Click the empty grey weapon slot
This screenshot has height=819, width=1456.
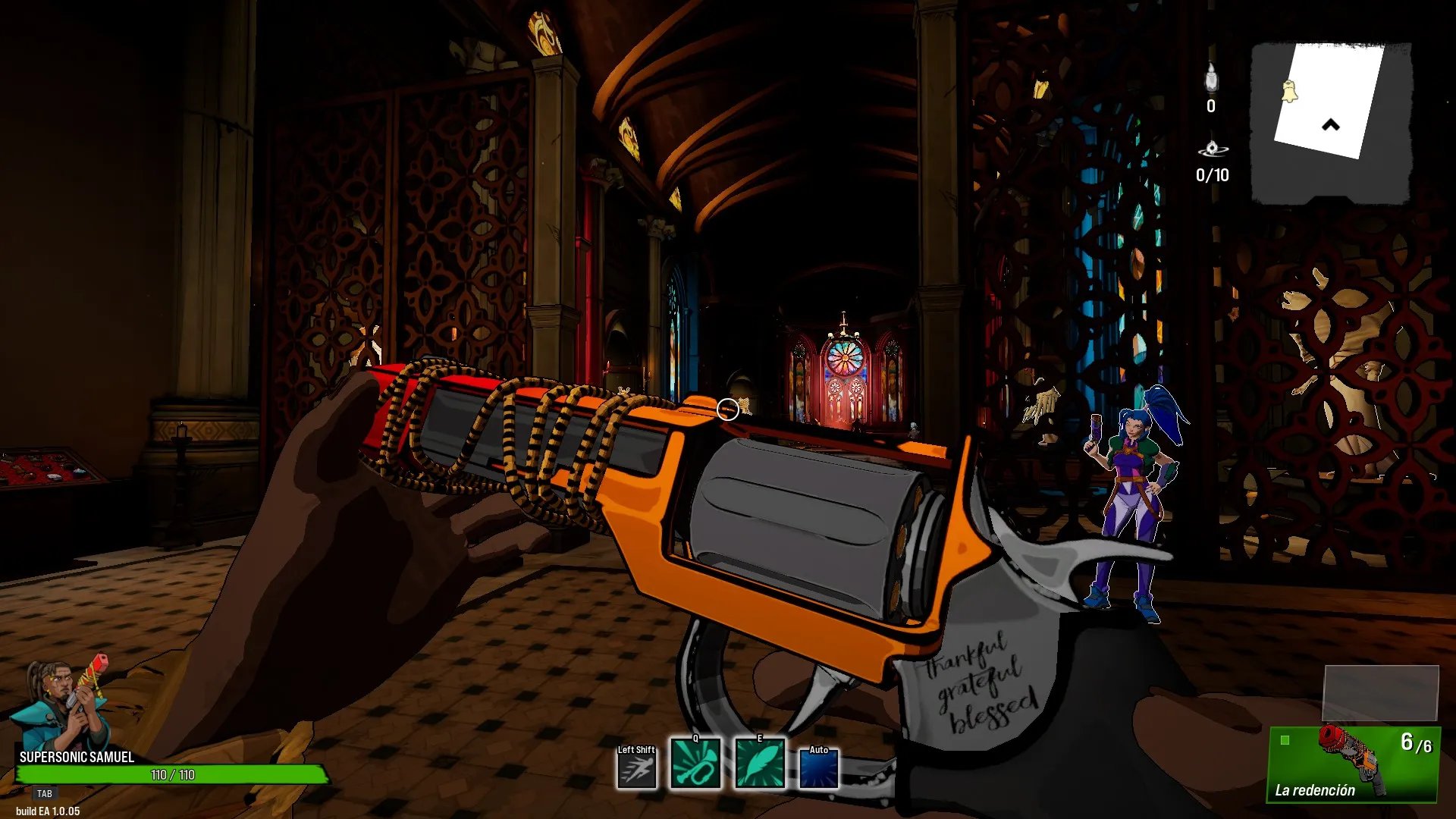coord(1380,693)
